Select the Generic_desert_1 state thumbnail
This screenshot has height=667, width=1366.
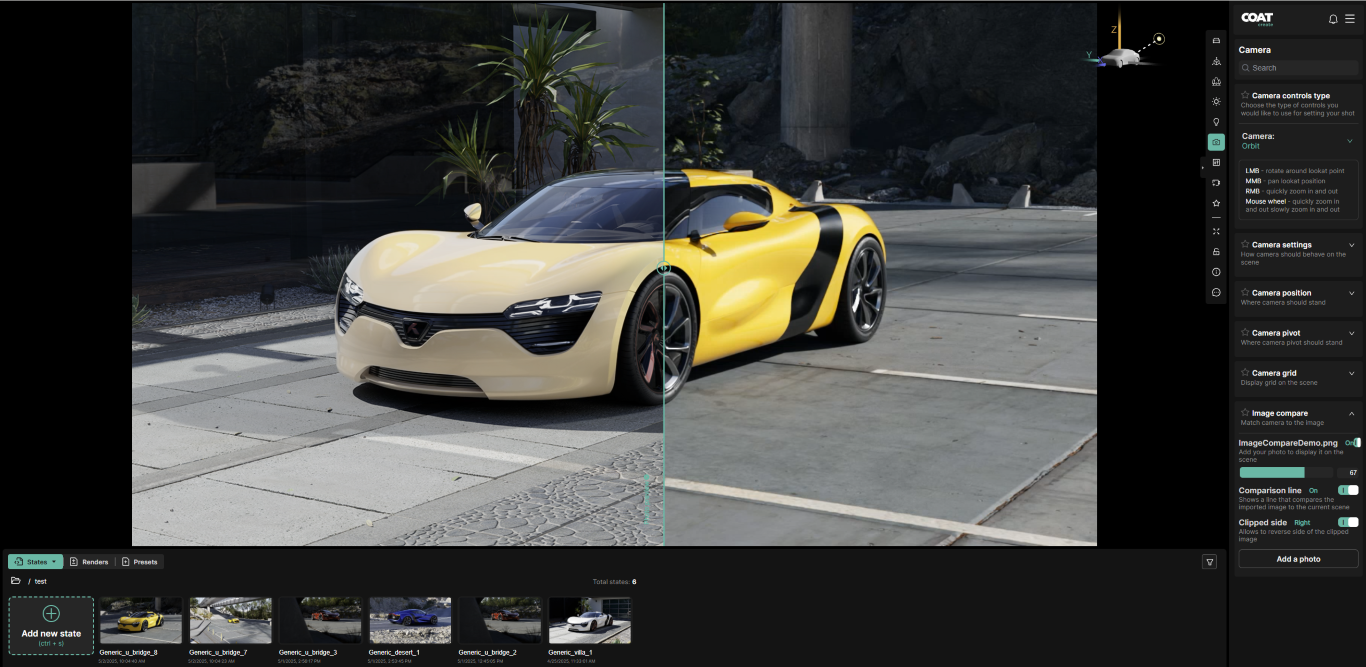tap(410, 620)
